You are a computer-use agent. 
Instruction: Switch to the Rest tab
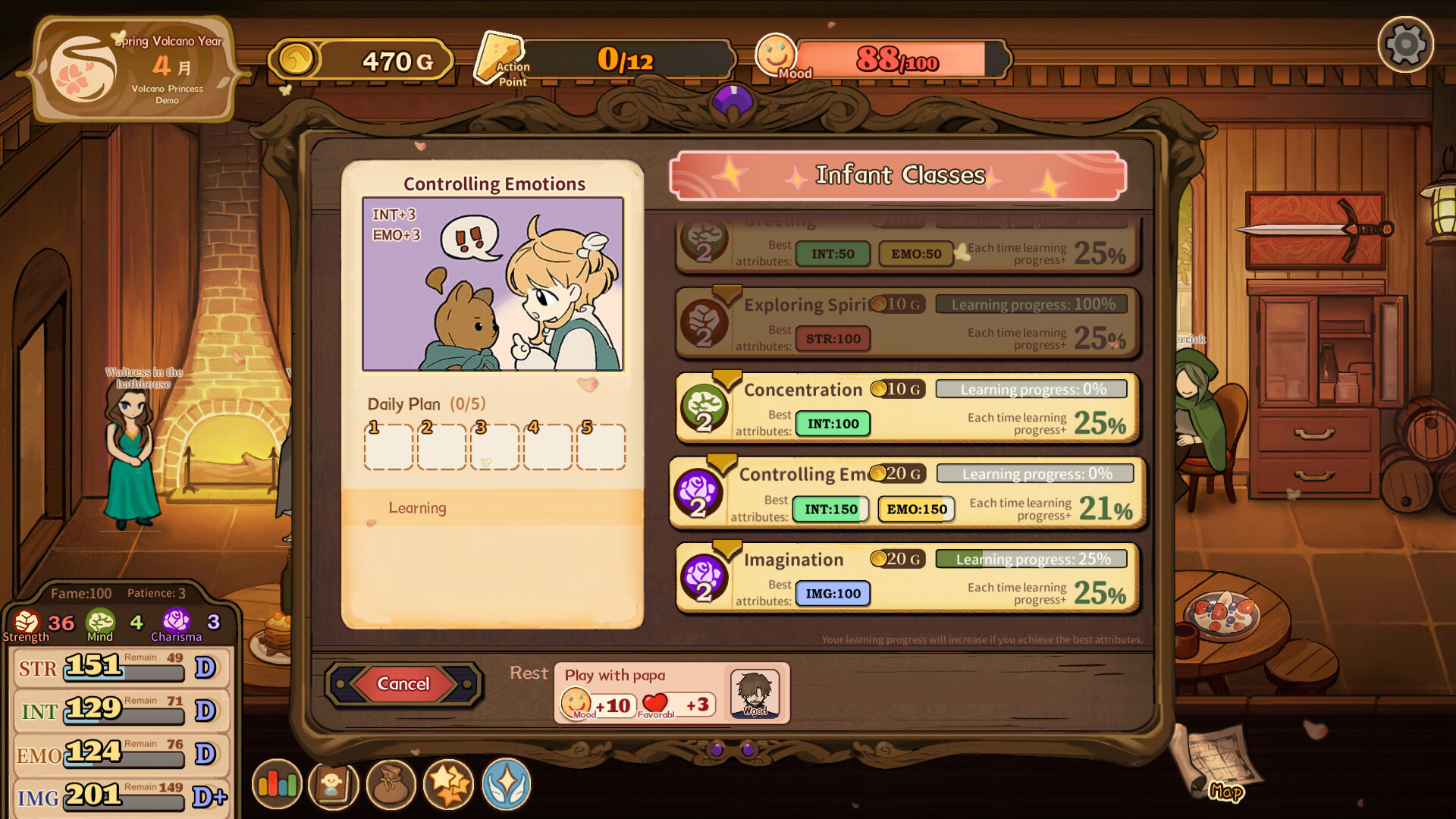[528, 673]
